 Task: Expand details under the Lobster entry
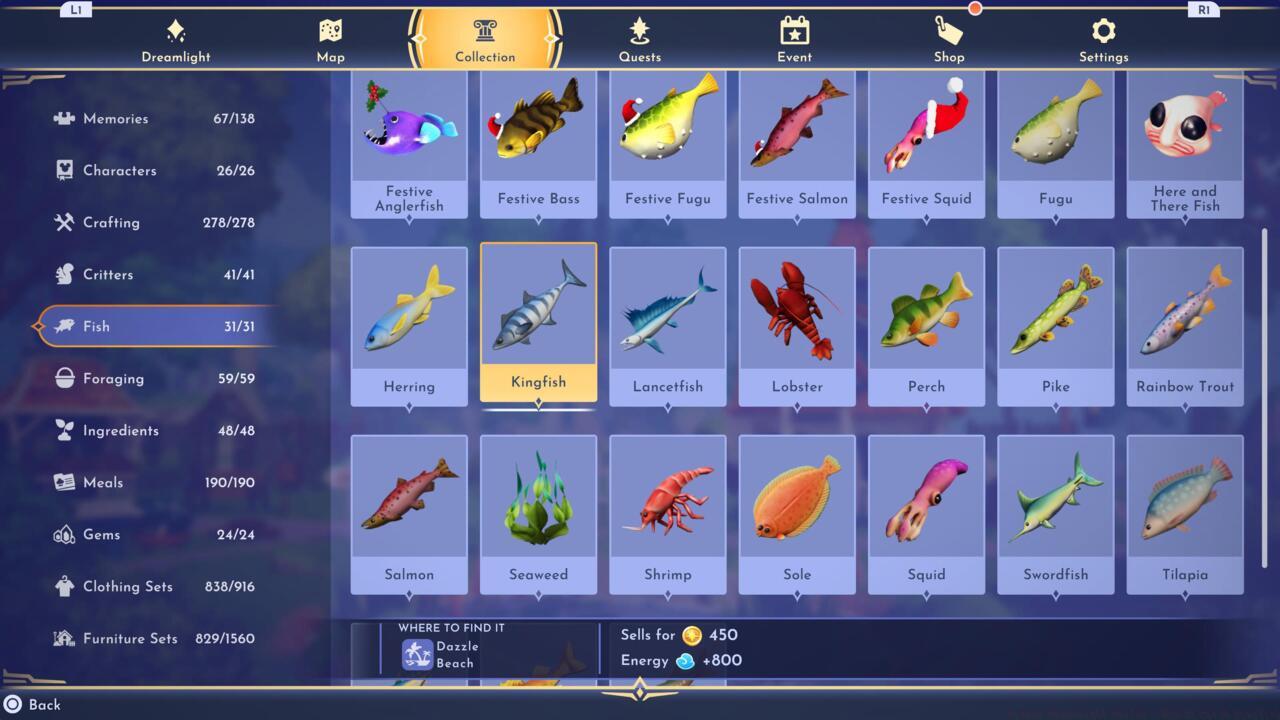797,404
